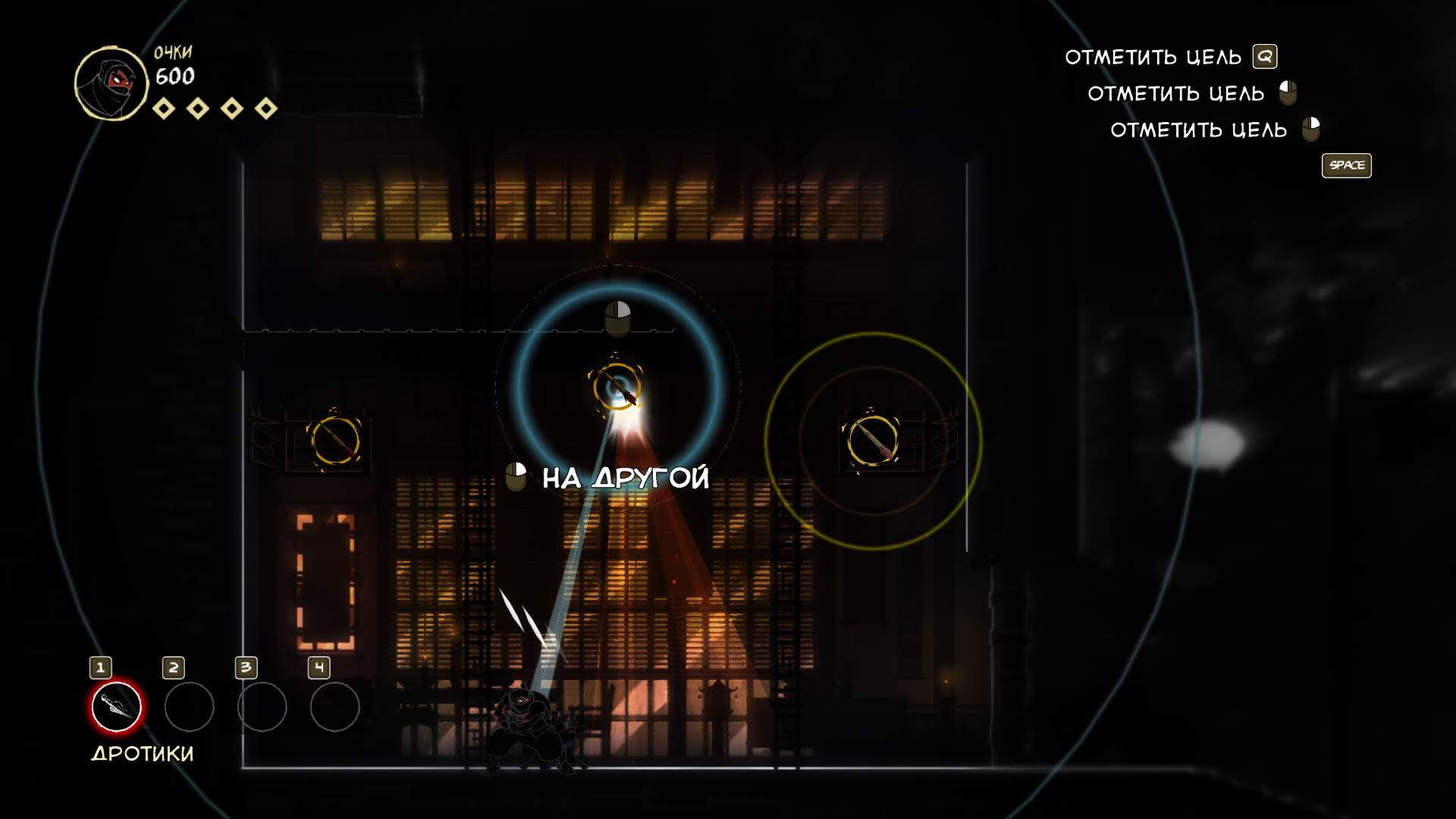Mark the left lantern target reticle
Screen dimensions: 1456x819
point(335,440)
